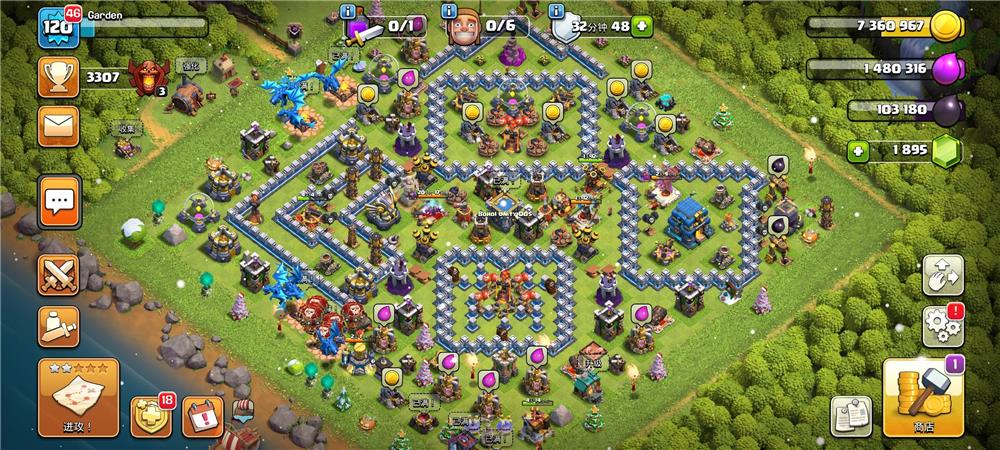Add more gems with the green plus

(857, 151)
